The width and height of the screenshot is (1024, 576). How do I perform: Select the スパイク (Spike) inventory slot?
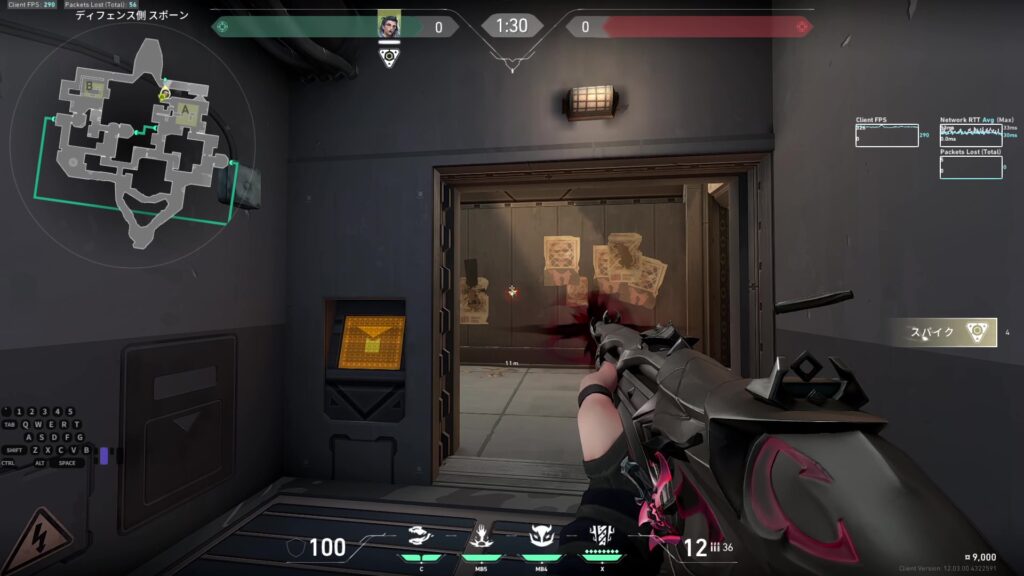coord(947,333)
